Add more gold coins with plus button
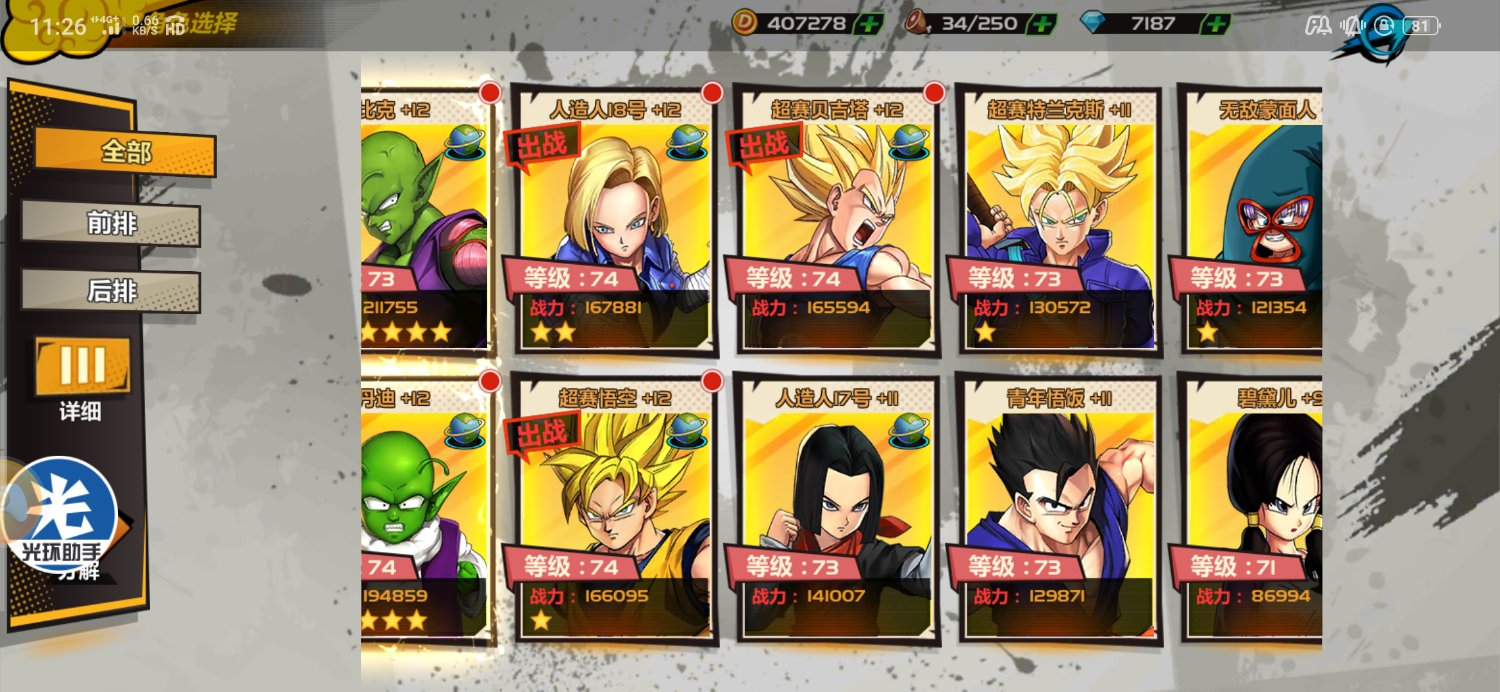This screenshot has height=692, width=1500. 868,23
